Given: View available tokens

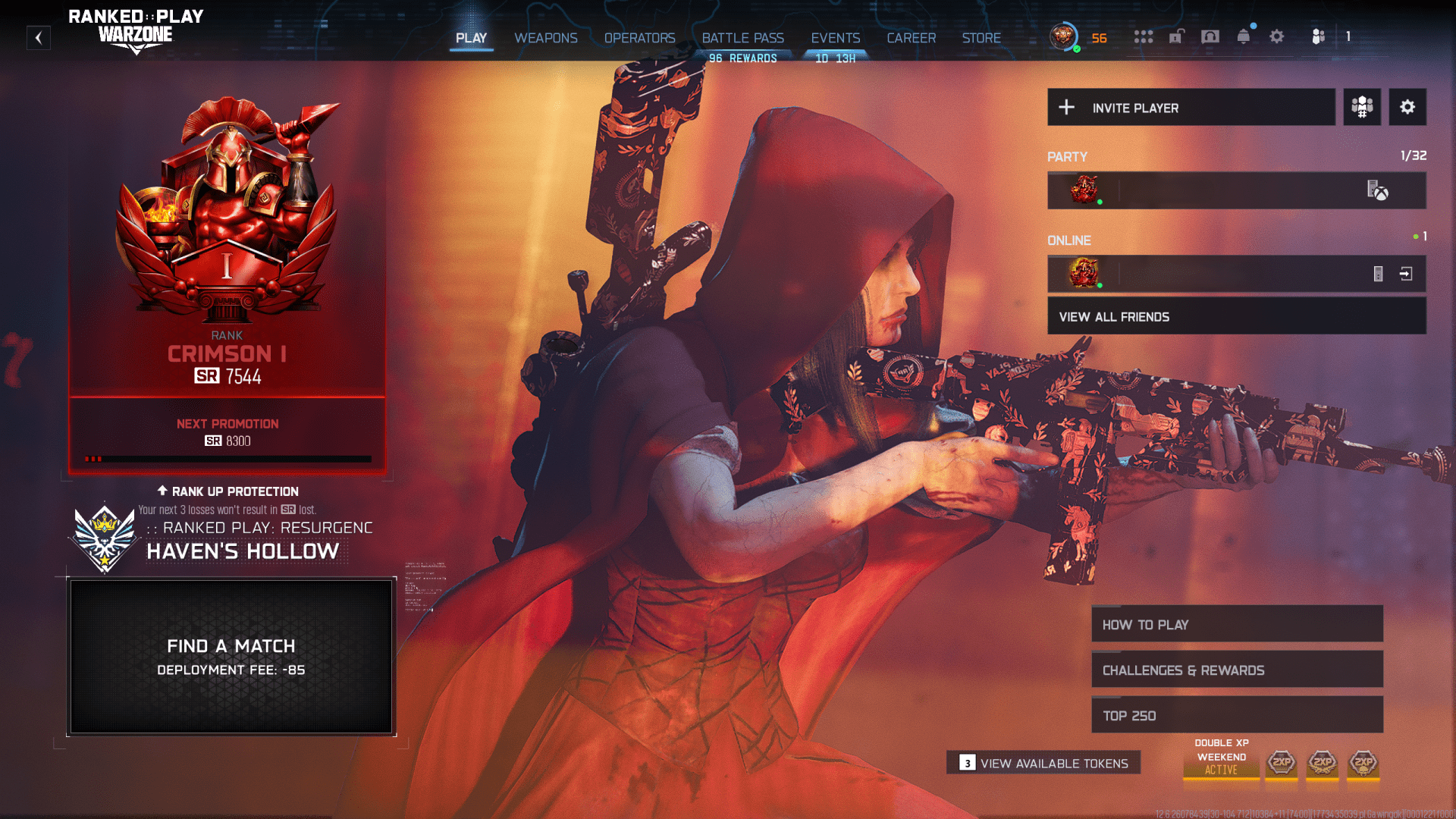Looking at the screenshot, I should click(1043, 763).
